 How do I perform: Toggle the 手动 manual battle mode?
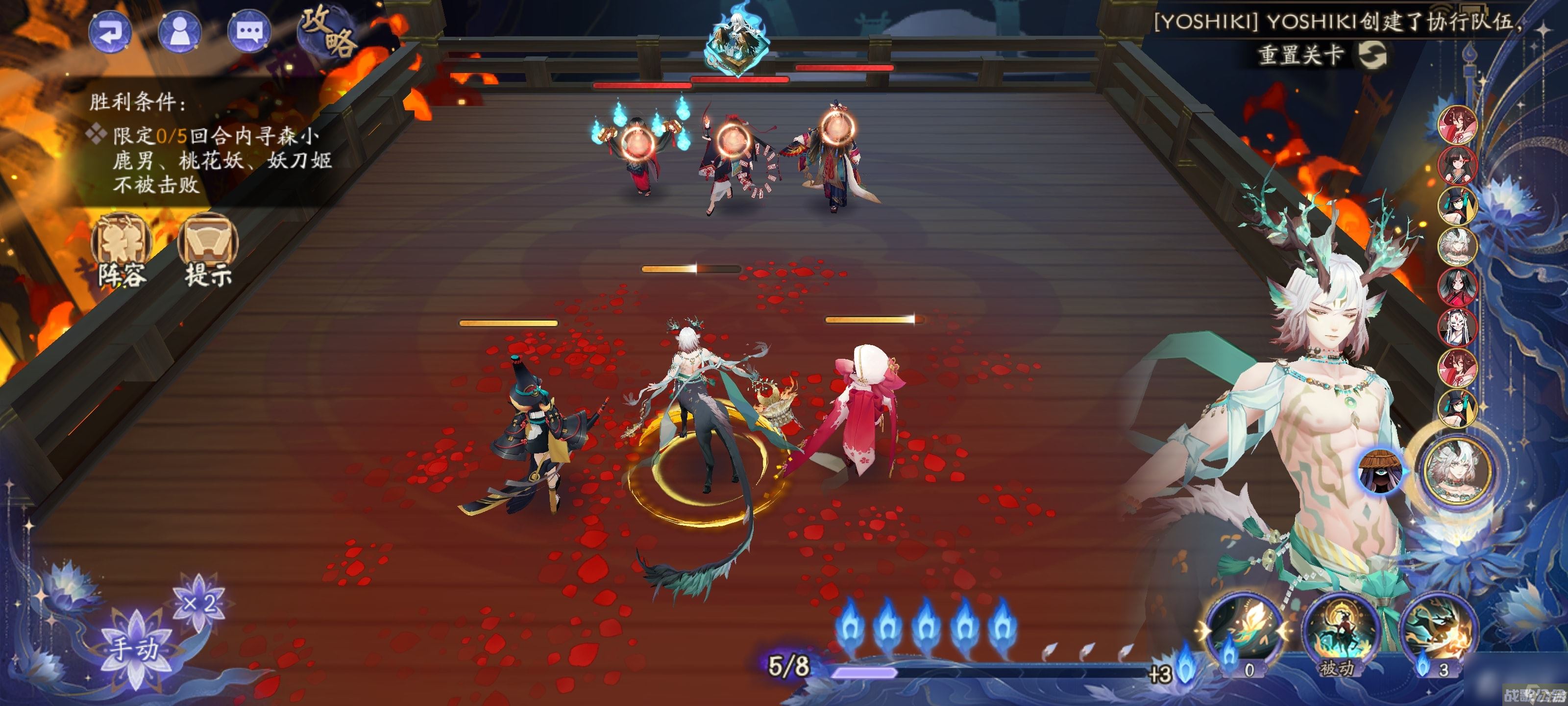tap(135, 646)
